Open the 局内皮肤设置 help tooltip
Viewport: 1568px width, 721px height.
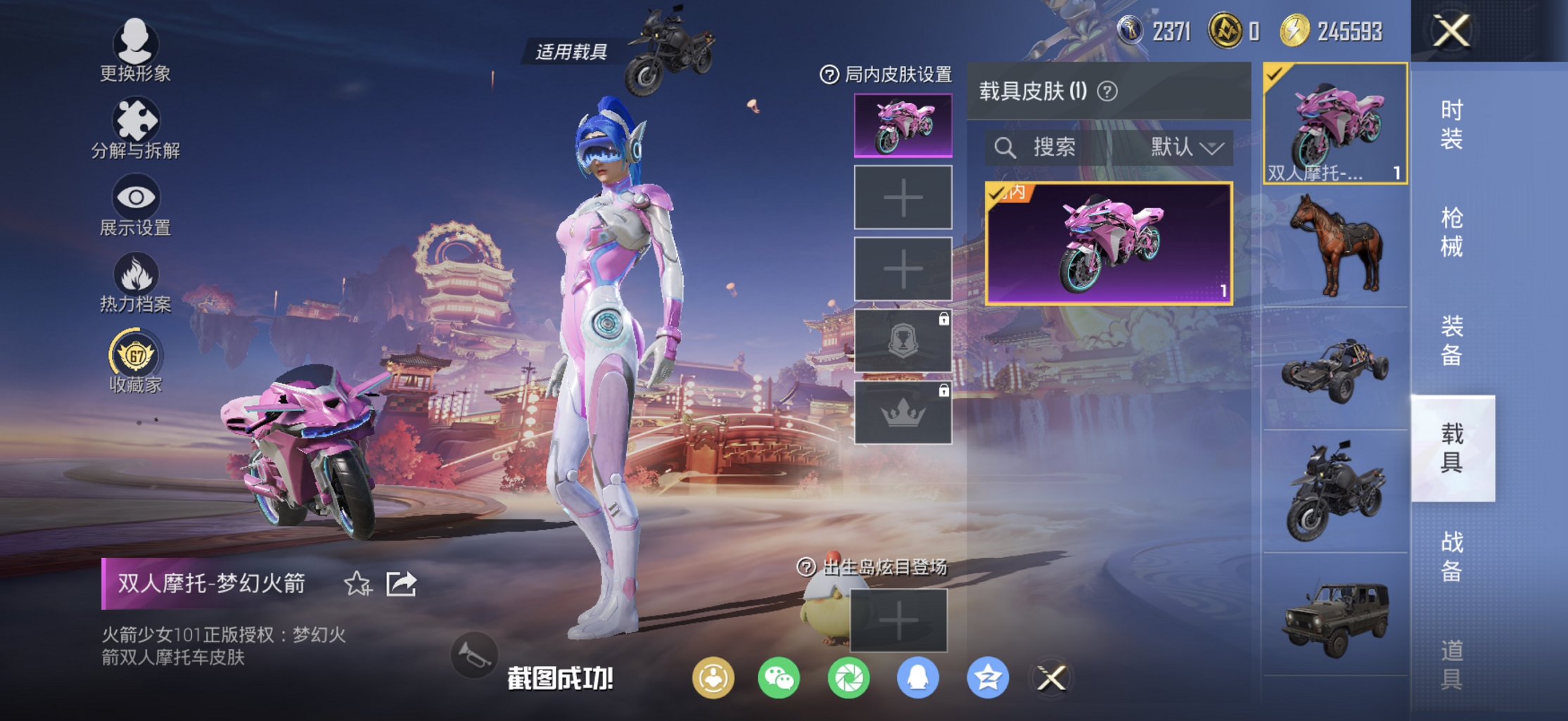tap(828, 75)
